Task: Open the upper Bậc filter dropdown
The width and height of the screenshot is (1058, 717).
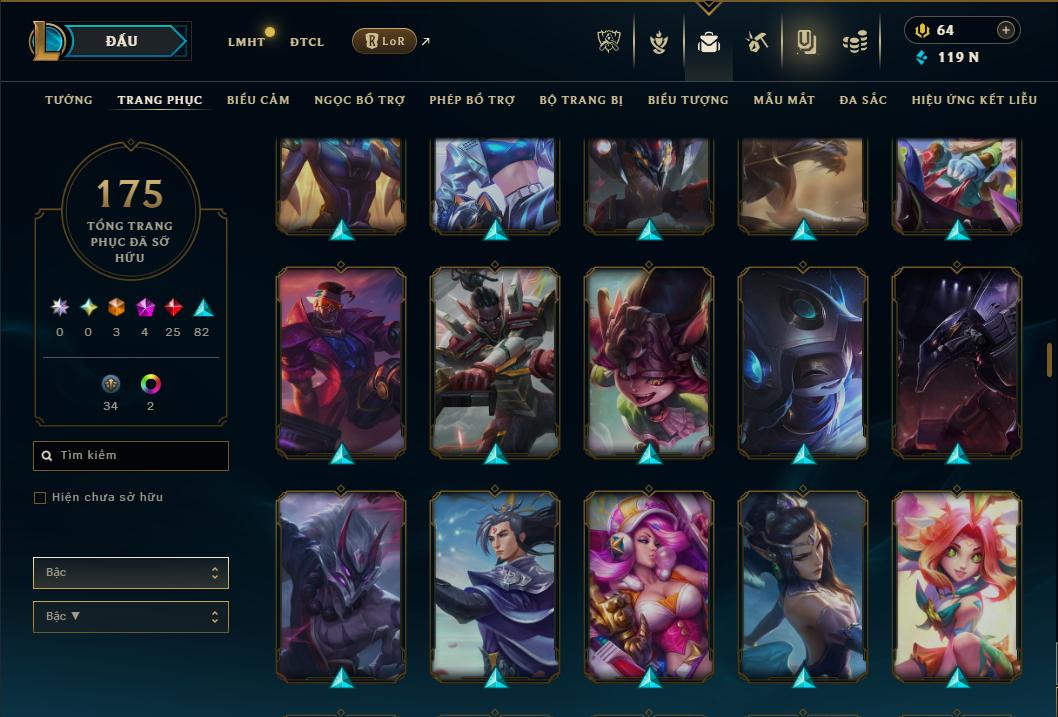Action: tap(131, 573)
